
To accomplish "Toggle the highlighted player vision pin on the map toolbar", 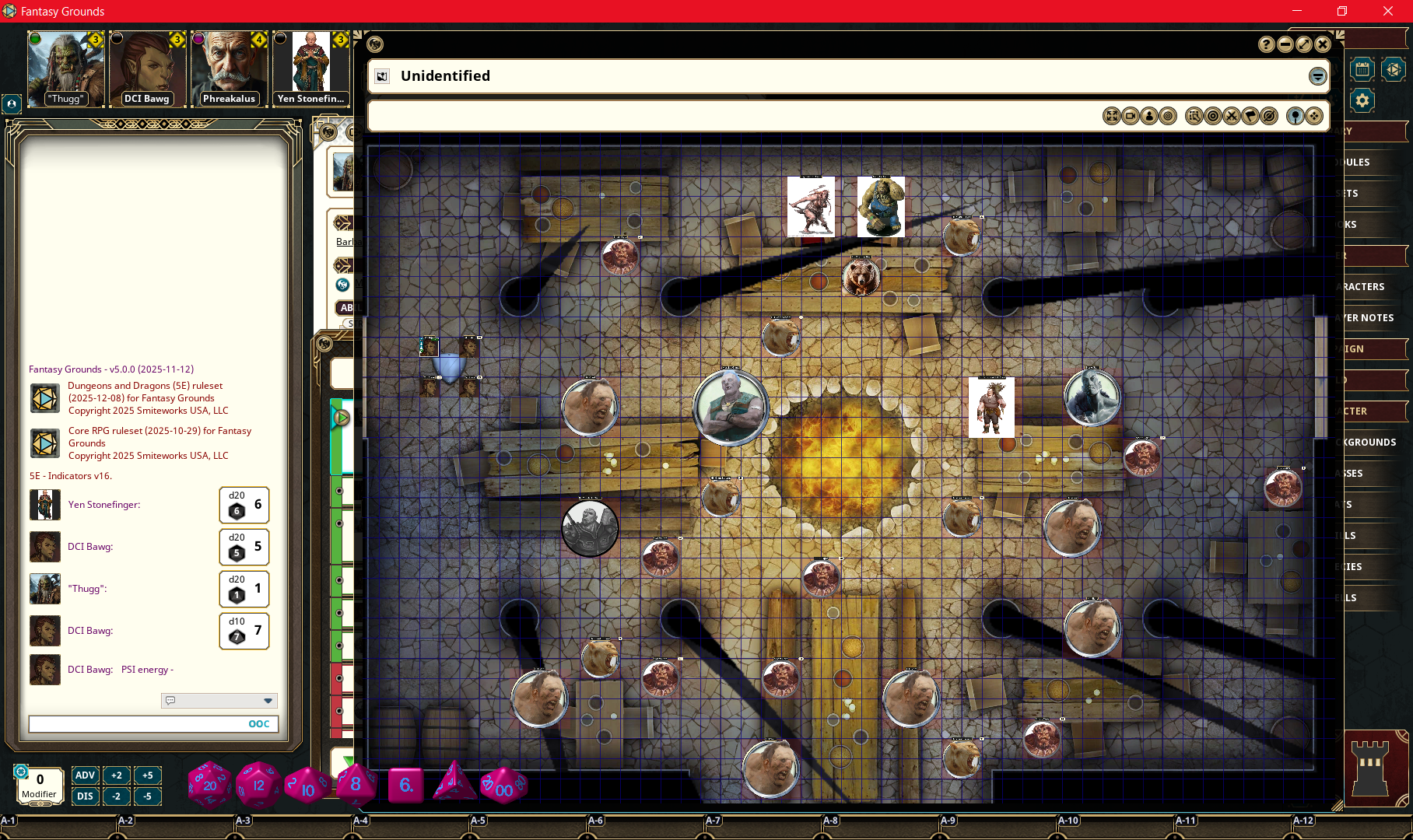I will click(x=1296, y=116).
